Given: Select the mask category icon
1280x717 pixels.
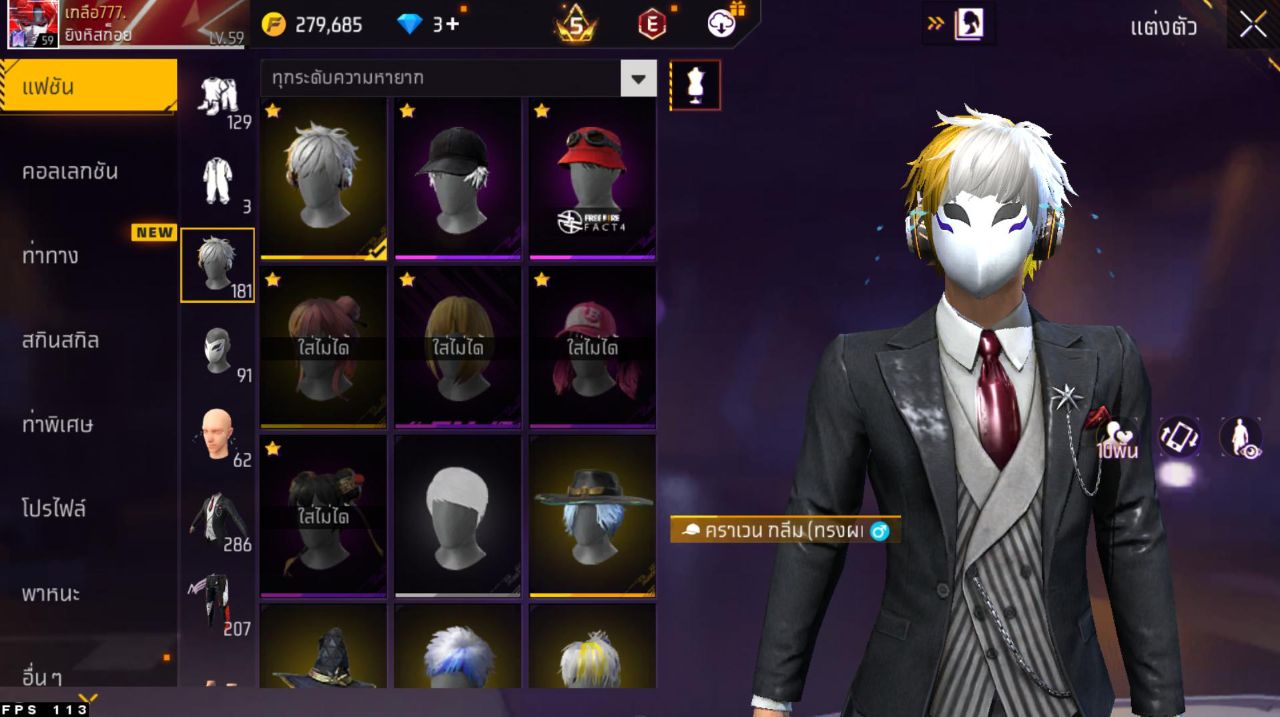Looking at the screenshot, I should (x=217, y=352).
